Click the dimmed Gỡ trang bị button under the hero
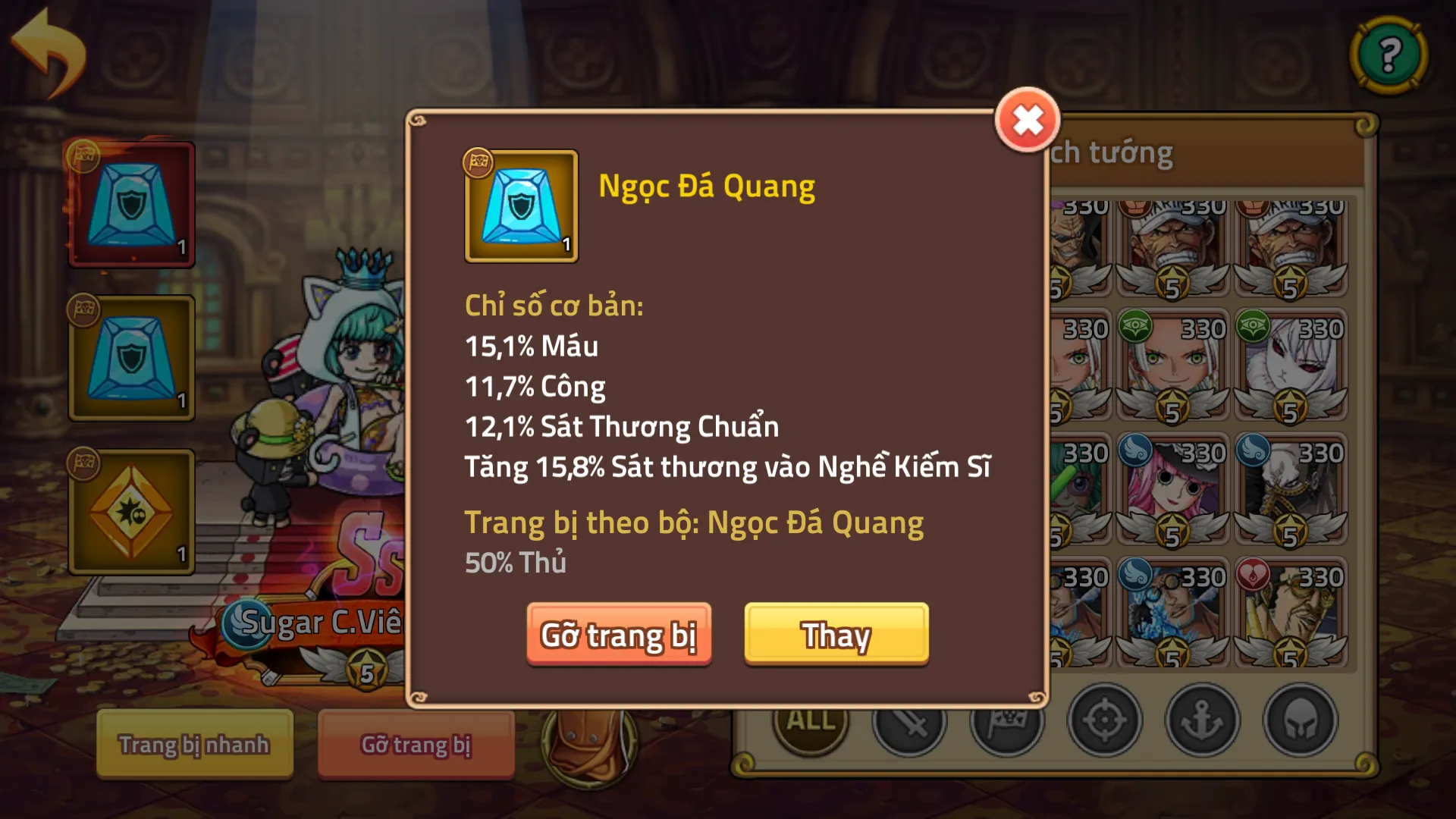 tap(416, 744)
